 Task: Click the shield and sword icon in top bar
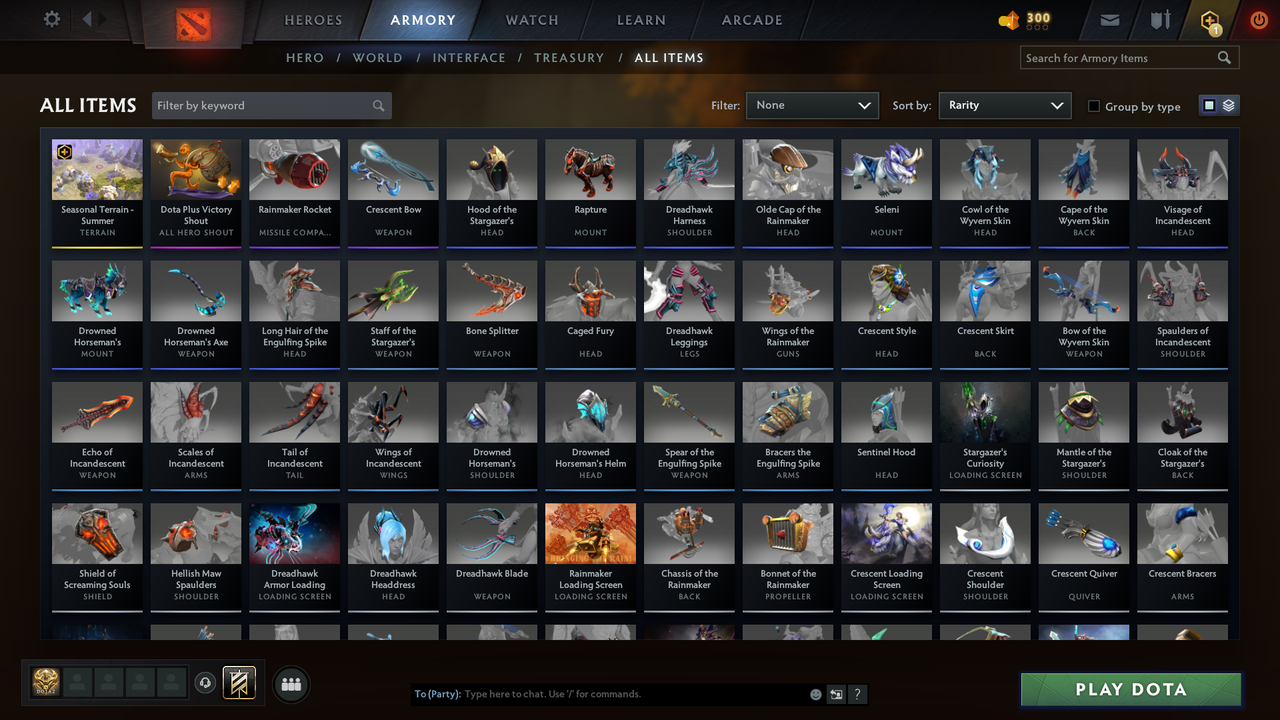[x=1162, y=18]
